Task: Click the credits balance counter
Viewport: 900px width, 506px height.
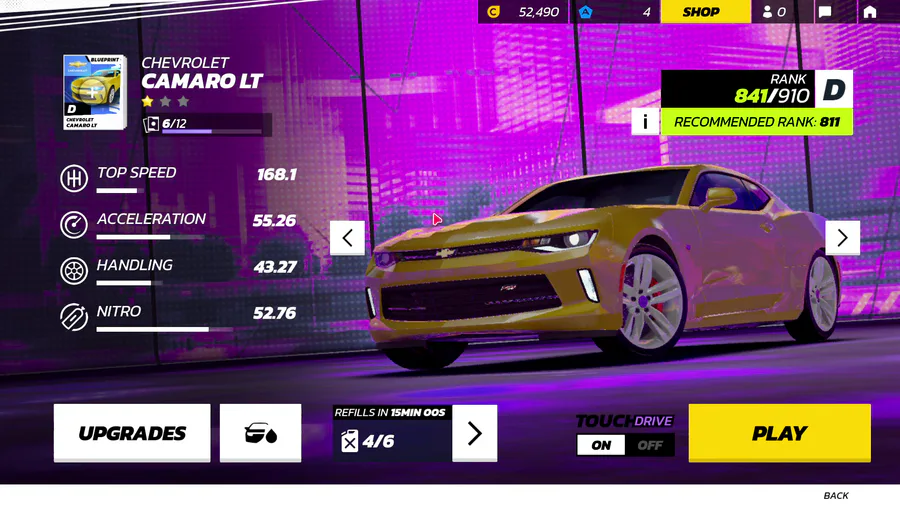Action: click(524, 12)
